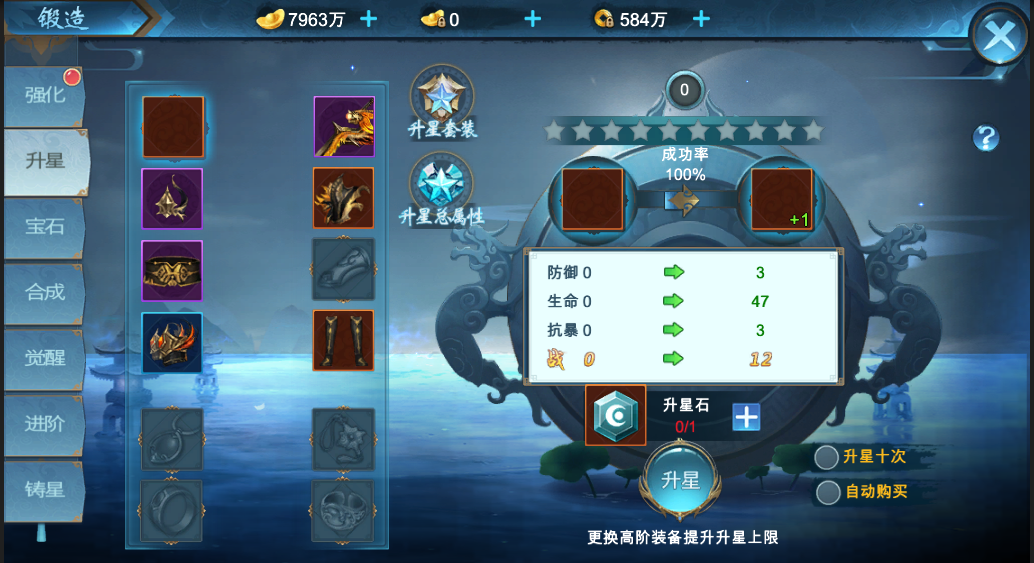The width and height of the screenshot is (1034, 563).
Task: Open the 宝石 tab
Action: [x=45, y=226]
